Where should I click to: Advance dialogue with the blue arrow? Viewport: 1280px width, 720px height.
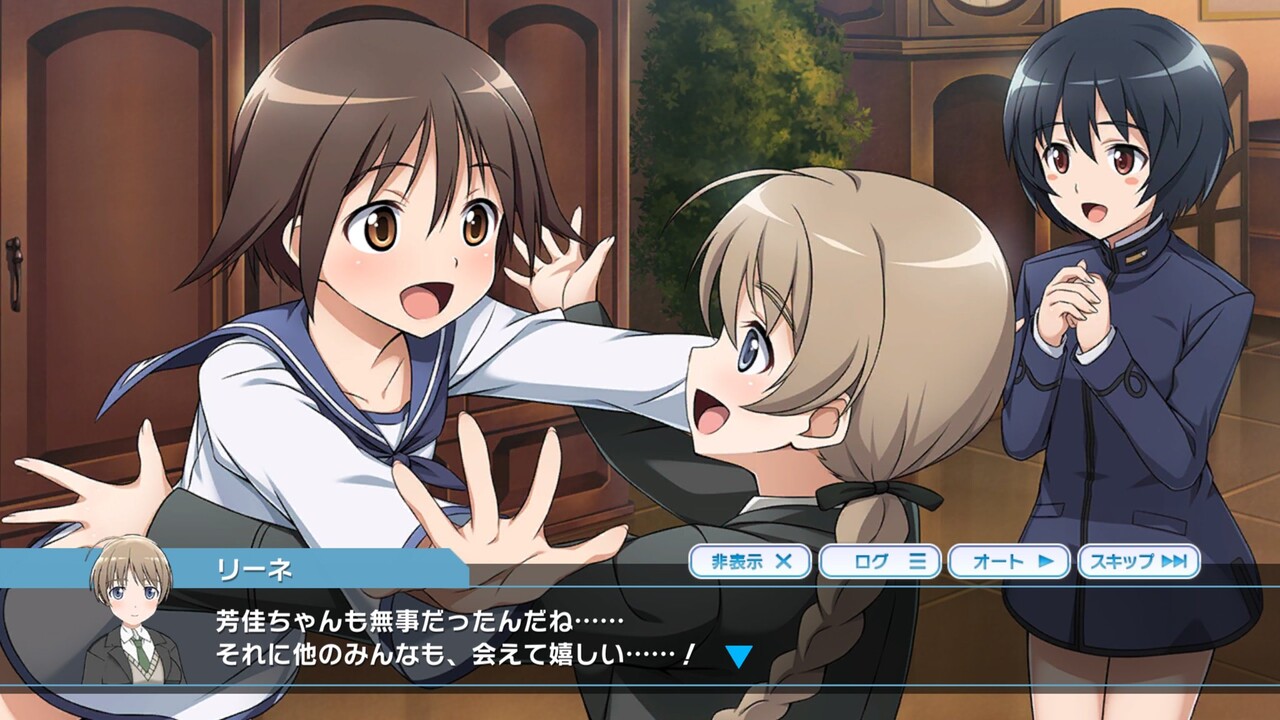click(x=738, y=656)
